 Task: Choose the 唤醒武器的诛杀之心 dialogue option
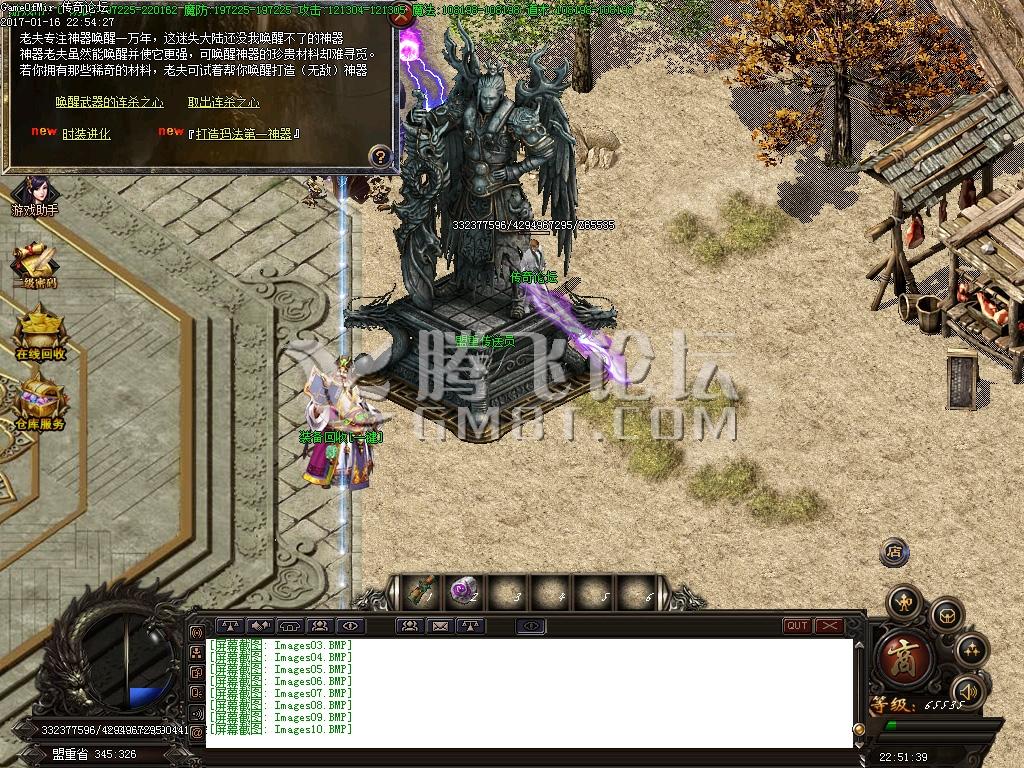(x=109, y=102)
